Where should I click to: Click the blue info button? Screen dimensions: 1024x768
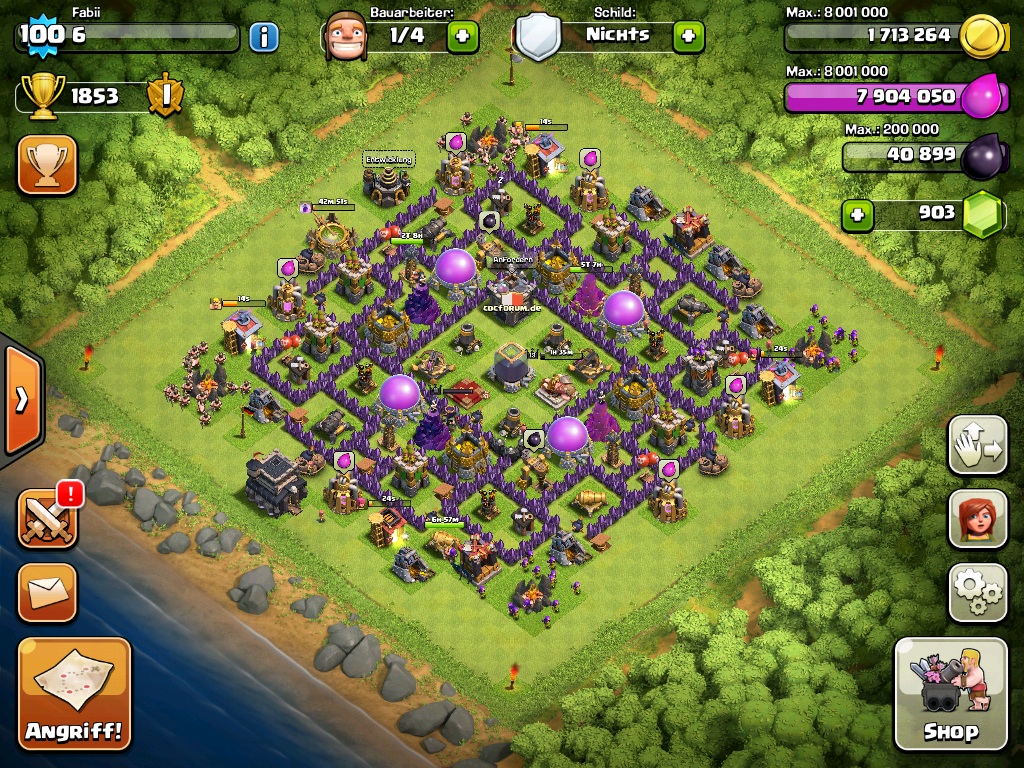tap(263, 38)
